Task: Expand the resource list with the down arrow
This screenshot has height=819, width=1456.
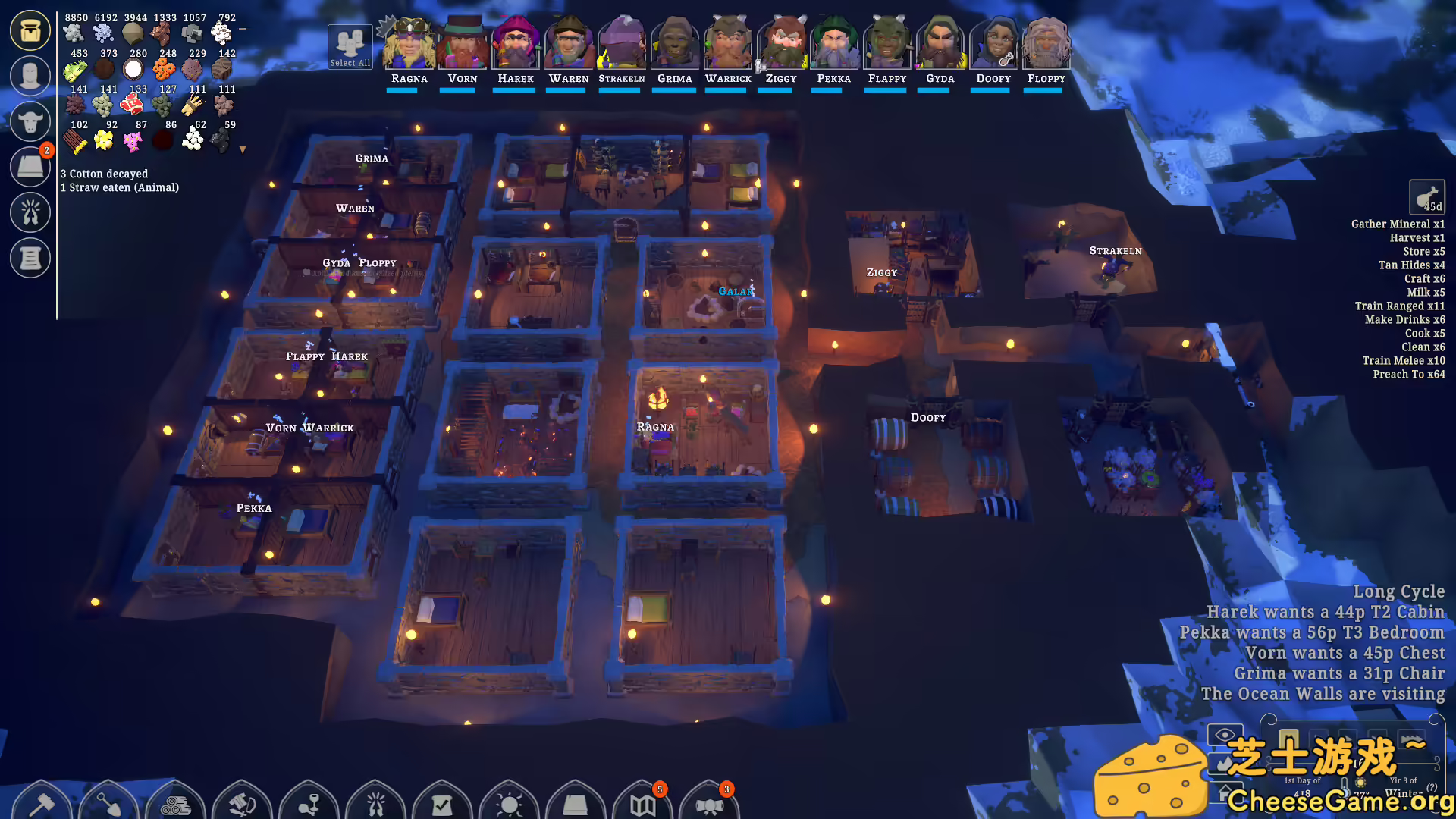Action: click(243, 149)
